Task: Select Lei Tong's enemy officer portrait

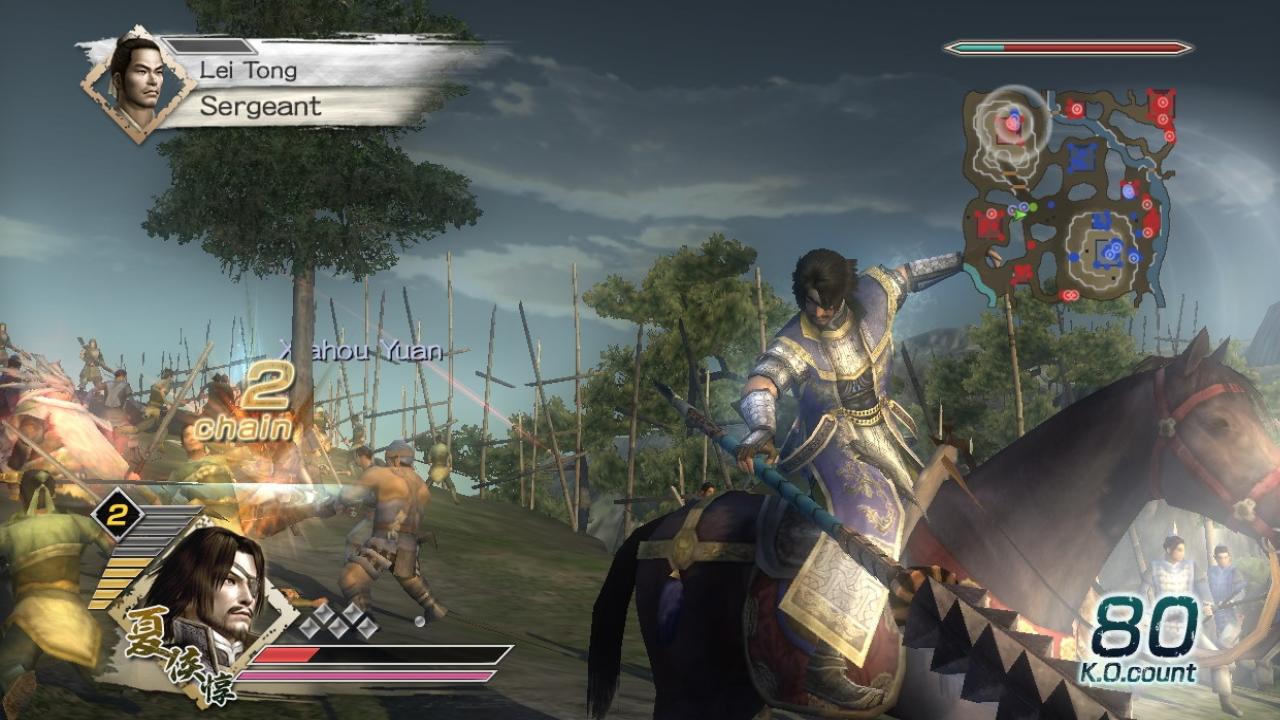Action: [137, 82]
